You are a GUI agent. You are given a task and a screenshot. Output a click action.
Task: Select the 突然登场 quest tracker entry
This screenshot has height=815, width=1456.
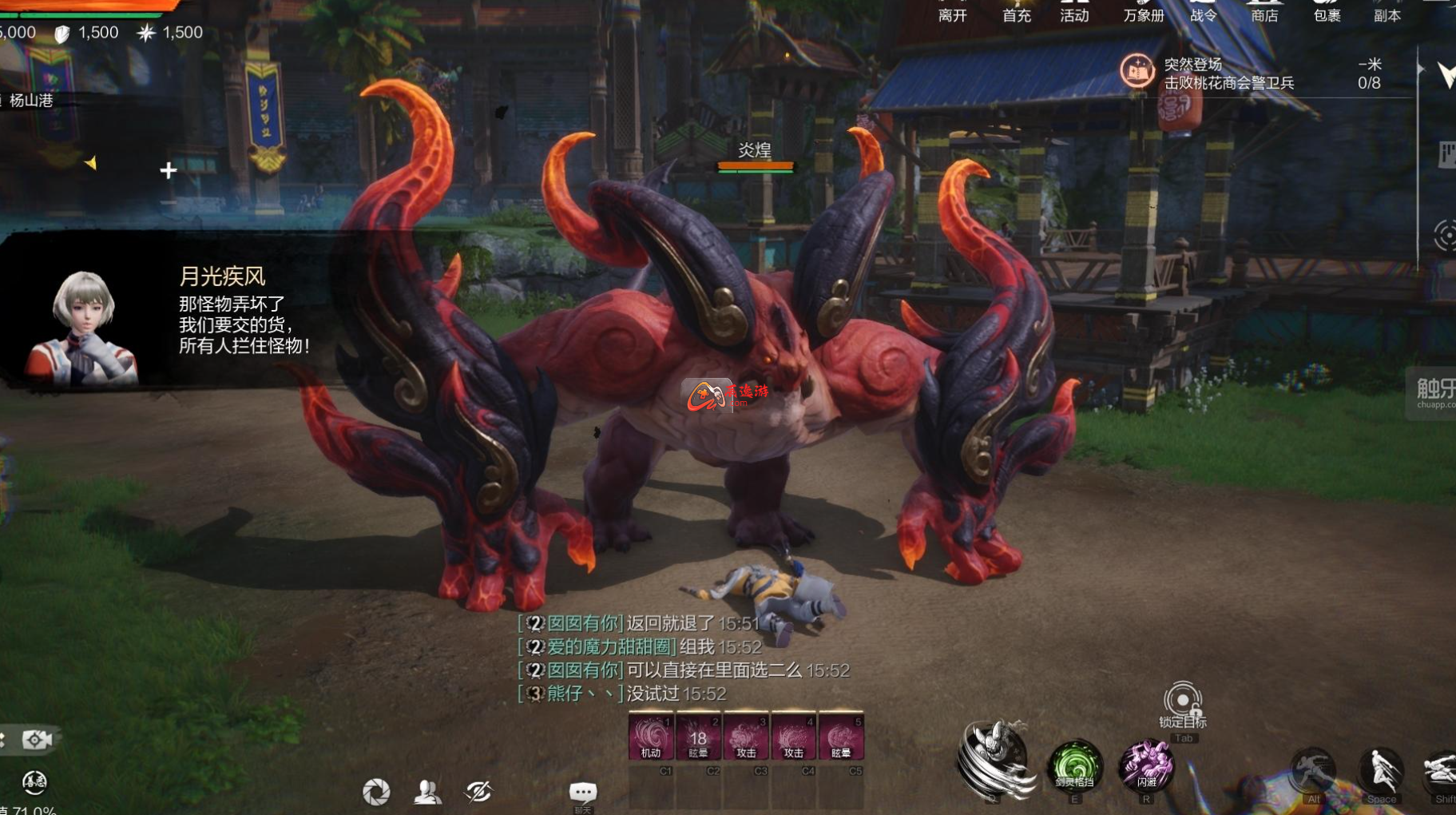point(1228,74)
